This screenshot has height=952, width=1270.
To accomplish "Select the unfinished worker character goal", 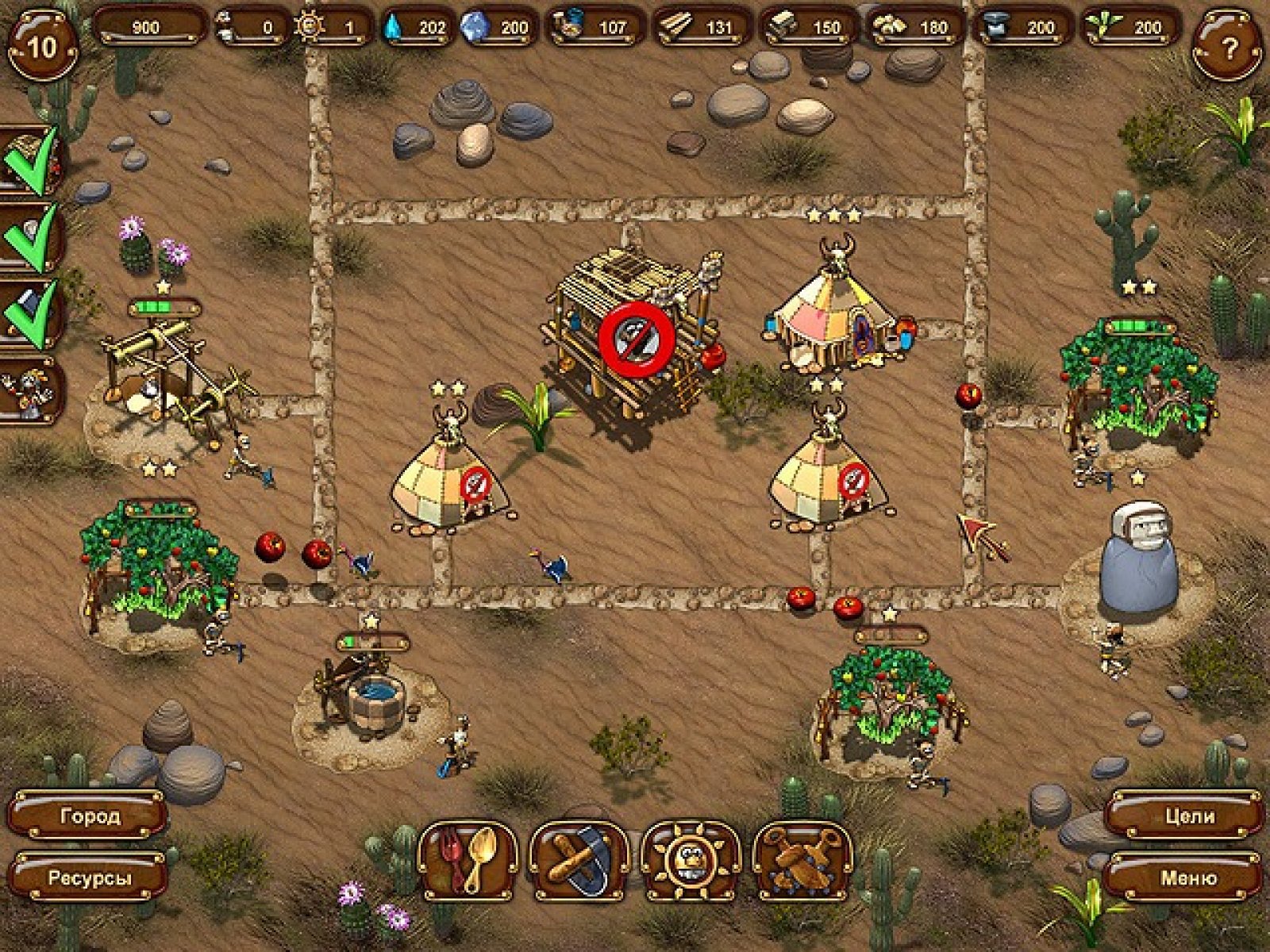I will pos(32,390).
